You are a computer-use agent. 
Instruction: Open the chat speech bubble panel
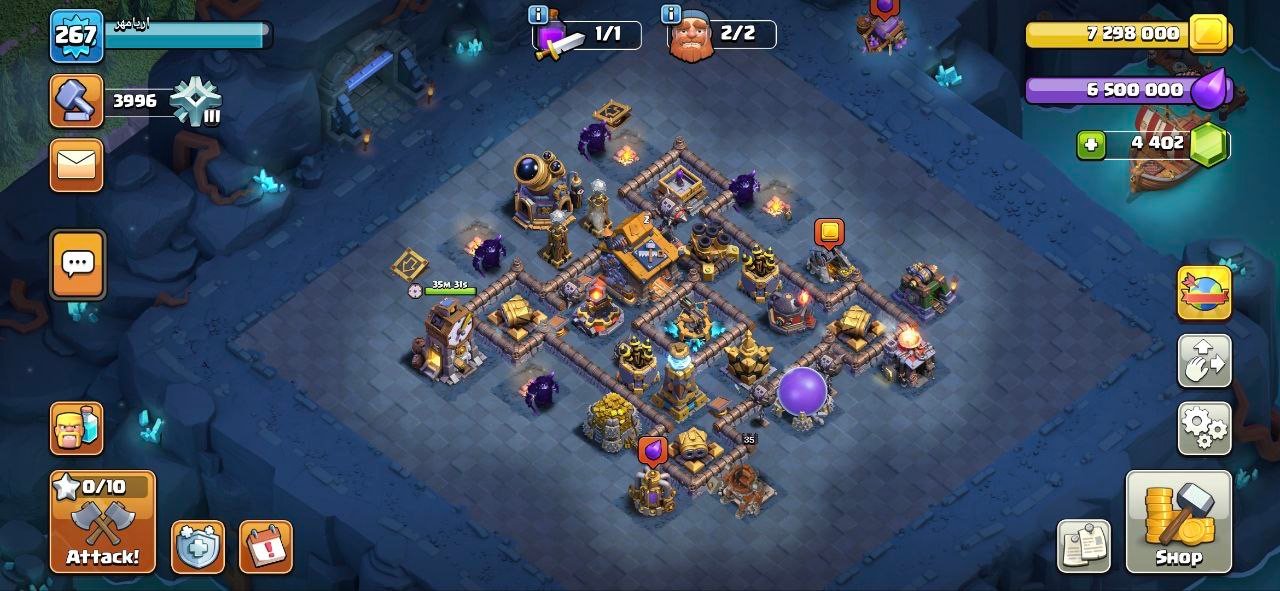[77, 264]
